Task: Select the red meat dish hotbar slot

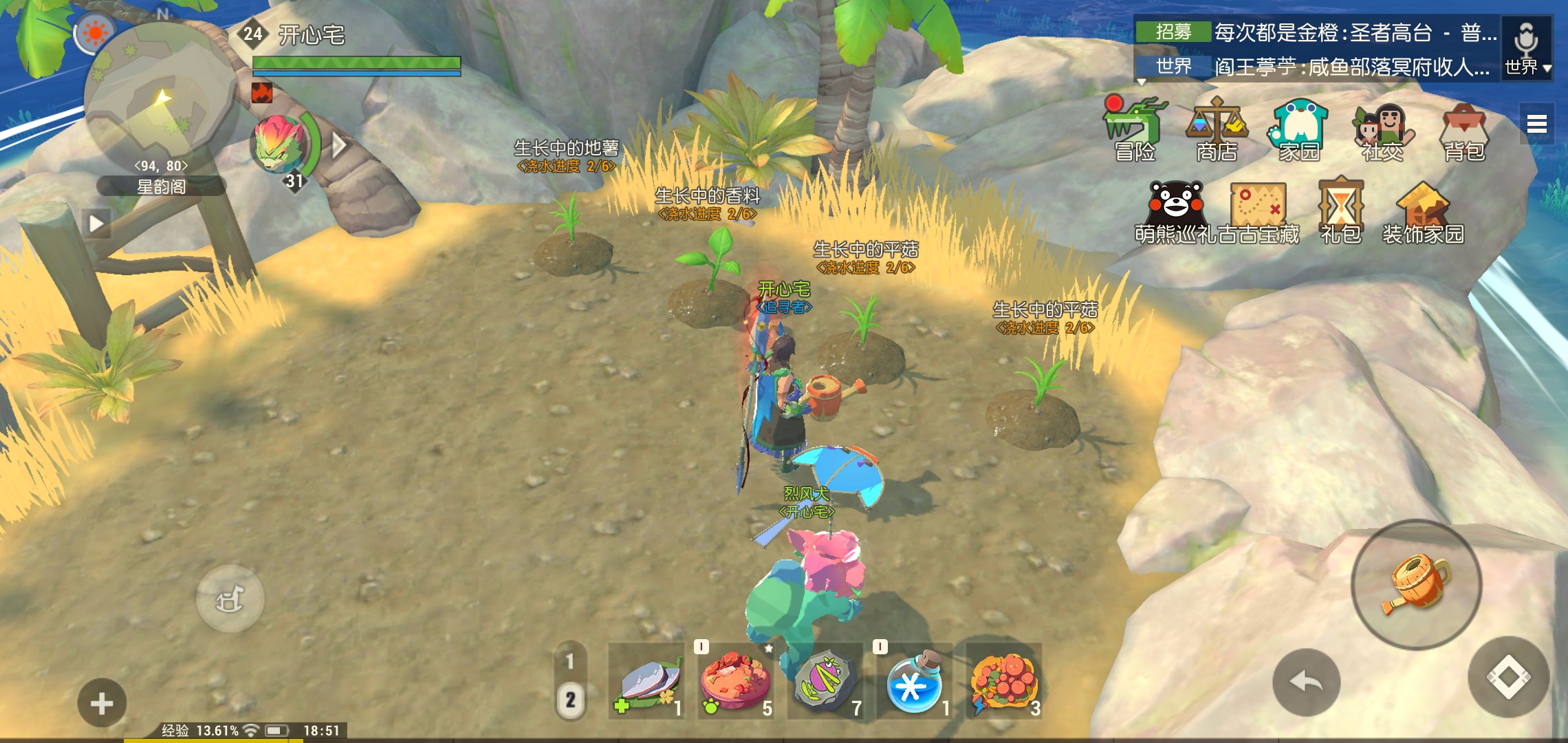Action: (735, 682)
